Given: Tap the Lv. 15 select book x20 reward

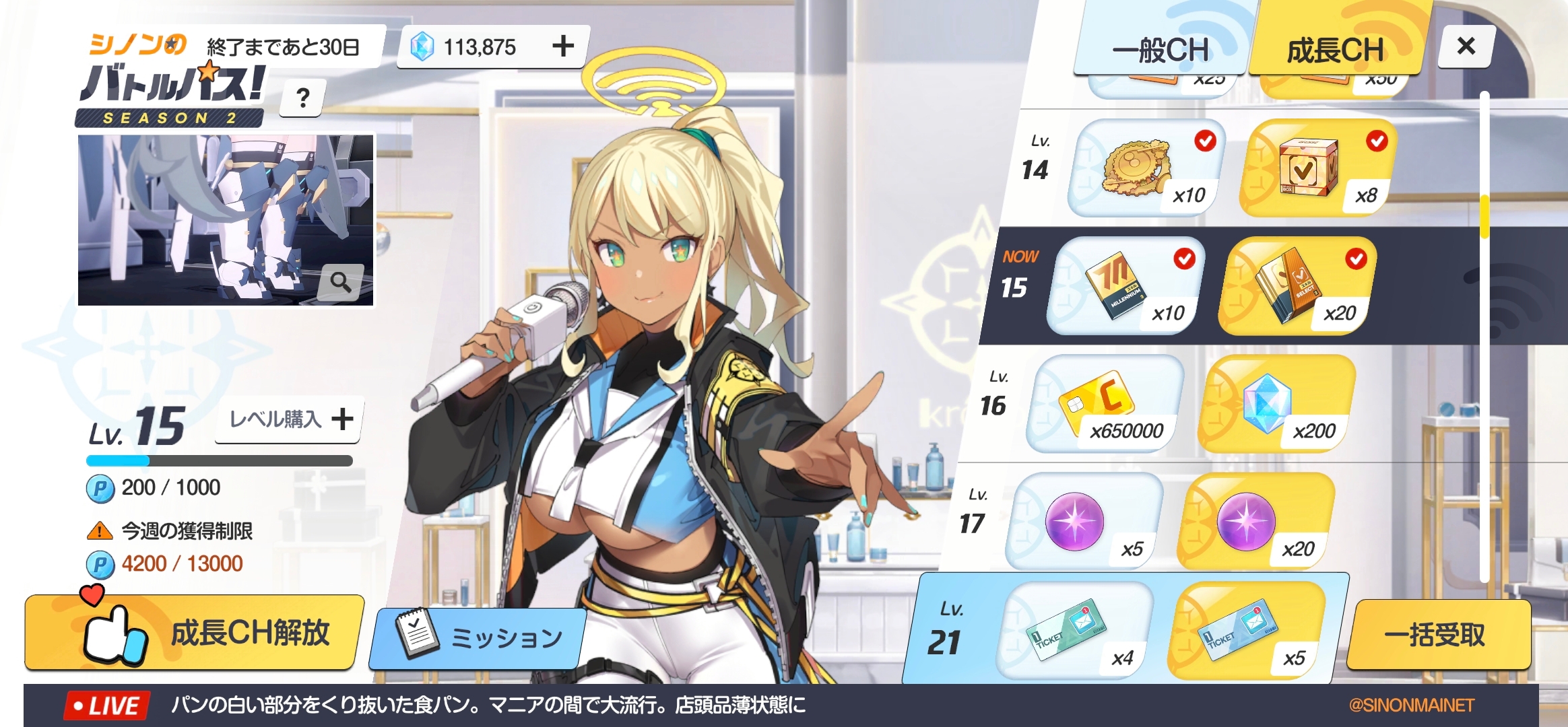Looking at the screenshot, I should tap(1297, 286).
